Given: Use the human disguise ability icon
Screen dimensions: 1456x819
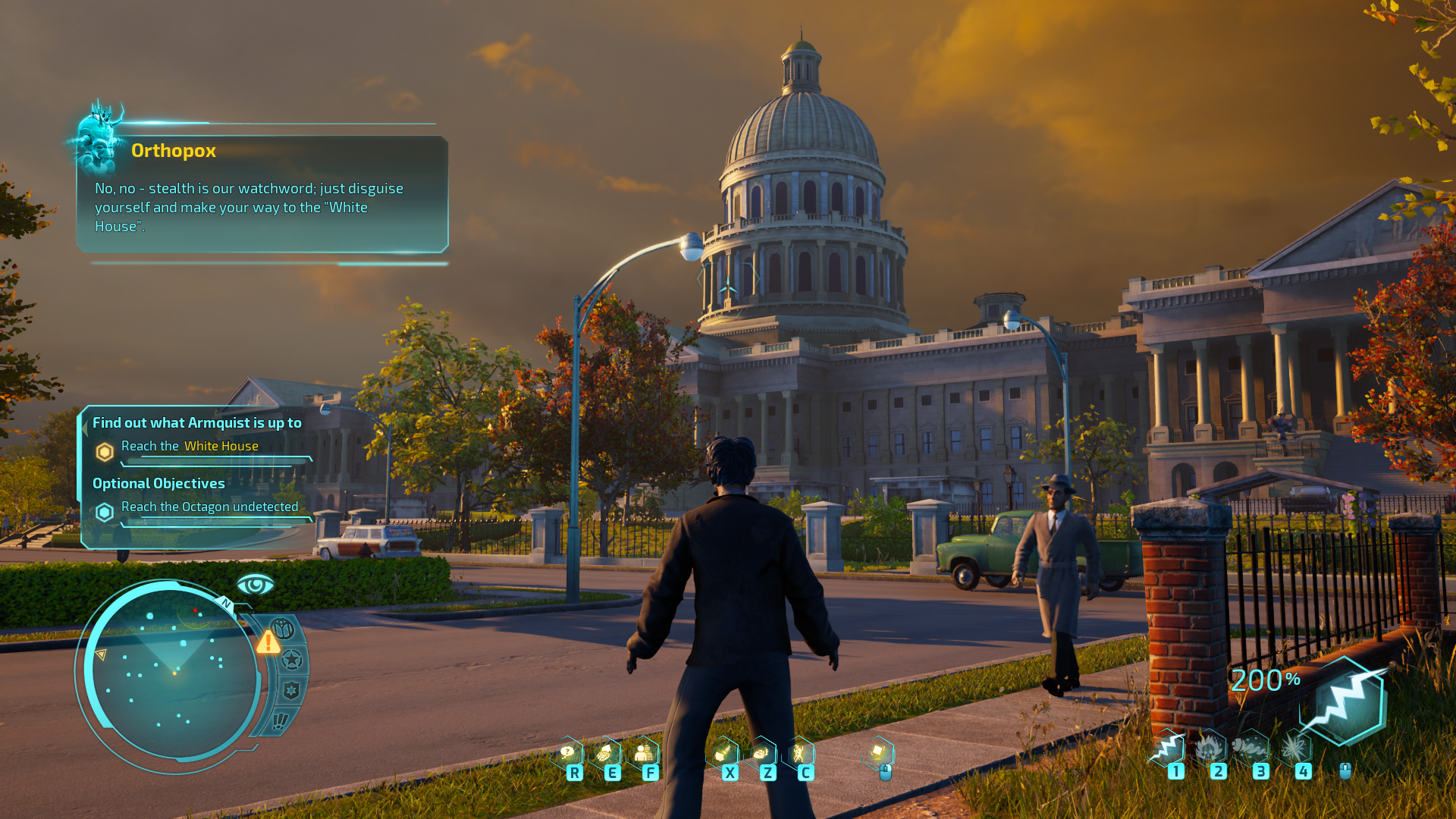Looking at the screenshot, I should tap(644, 752).
